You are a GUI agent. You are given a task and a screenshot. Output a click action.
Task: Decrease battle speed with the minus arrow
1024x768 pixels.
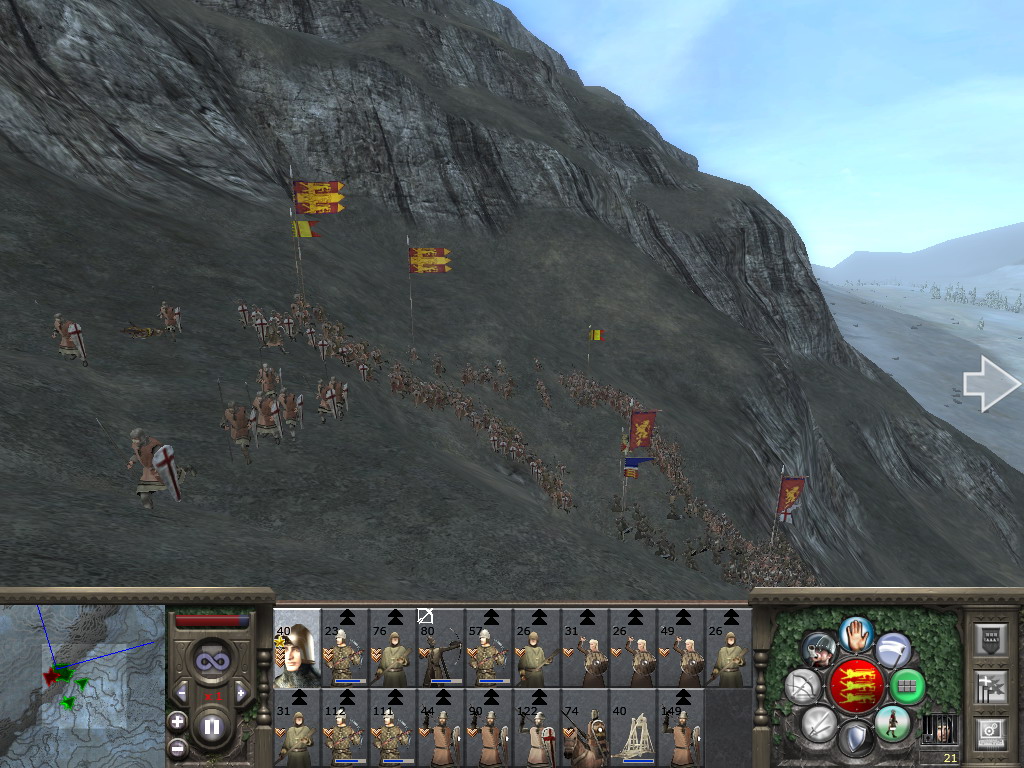[181, 693]
